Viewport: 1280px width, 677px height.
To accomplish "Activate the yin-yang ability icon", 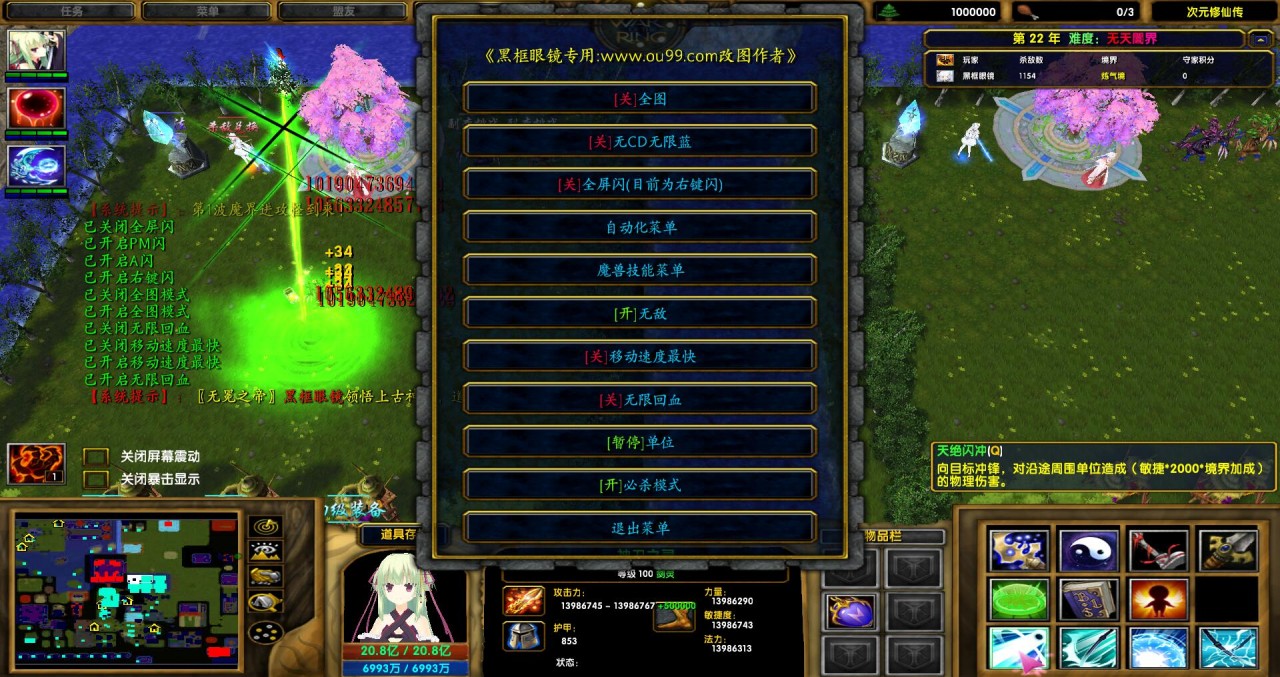I will point(1088,550).
